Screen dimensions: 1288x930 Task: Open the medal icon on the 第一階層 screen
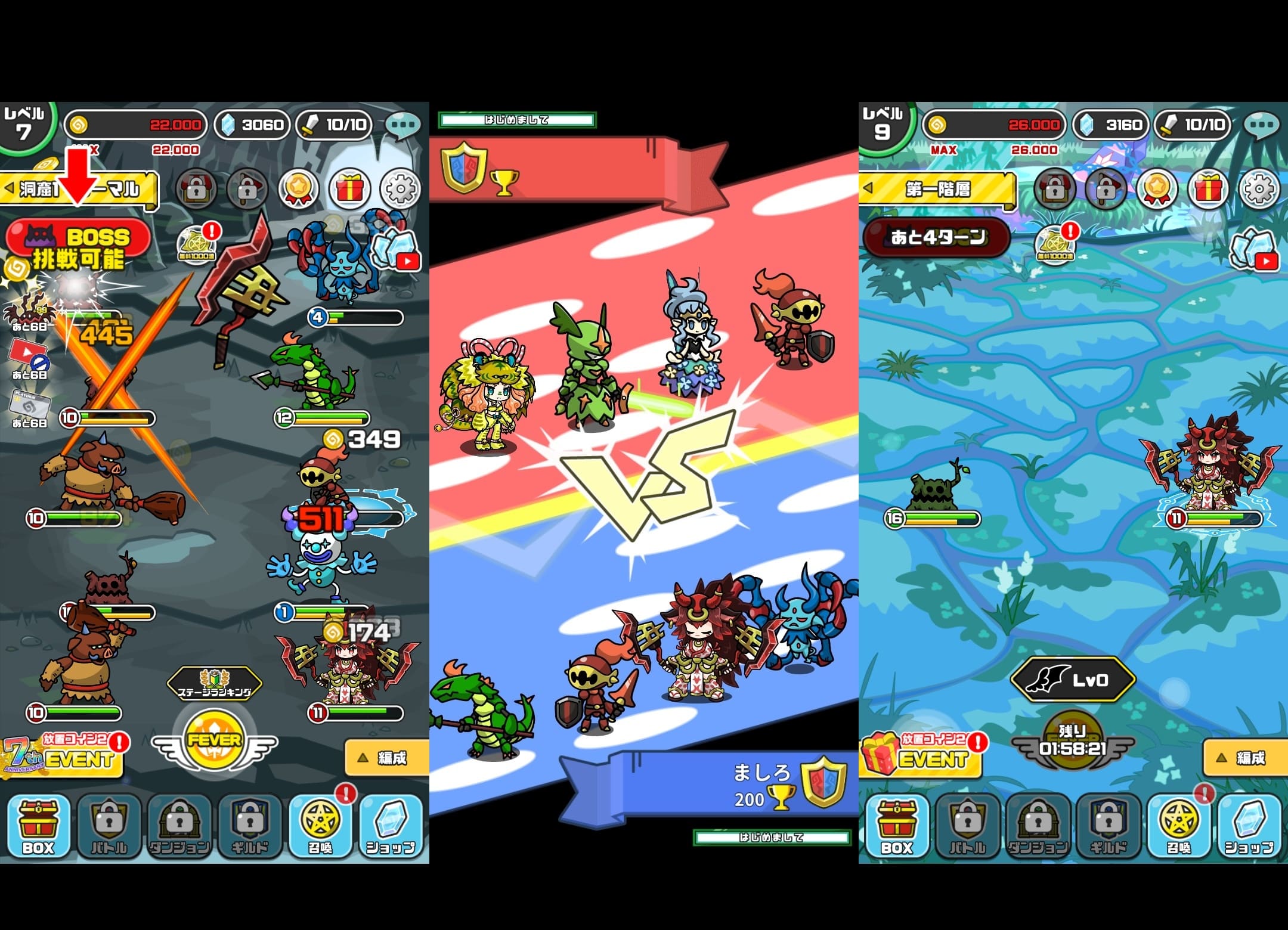pos(1157,190)
